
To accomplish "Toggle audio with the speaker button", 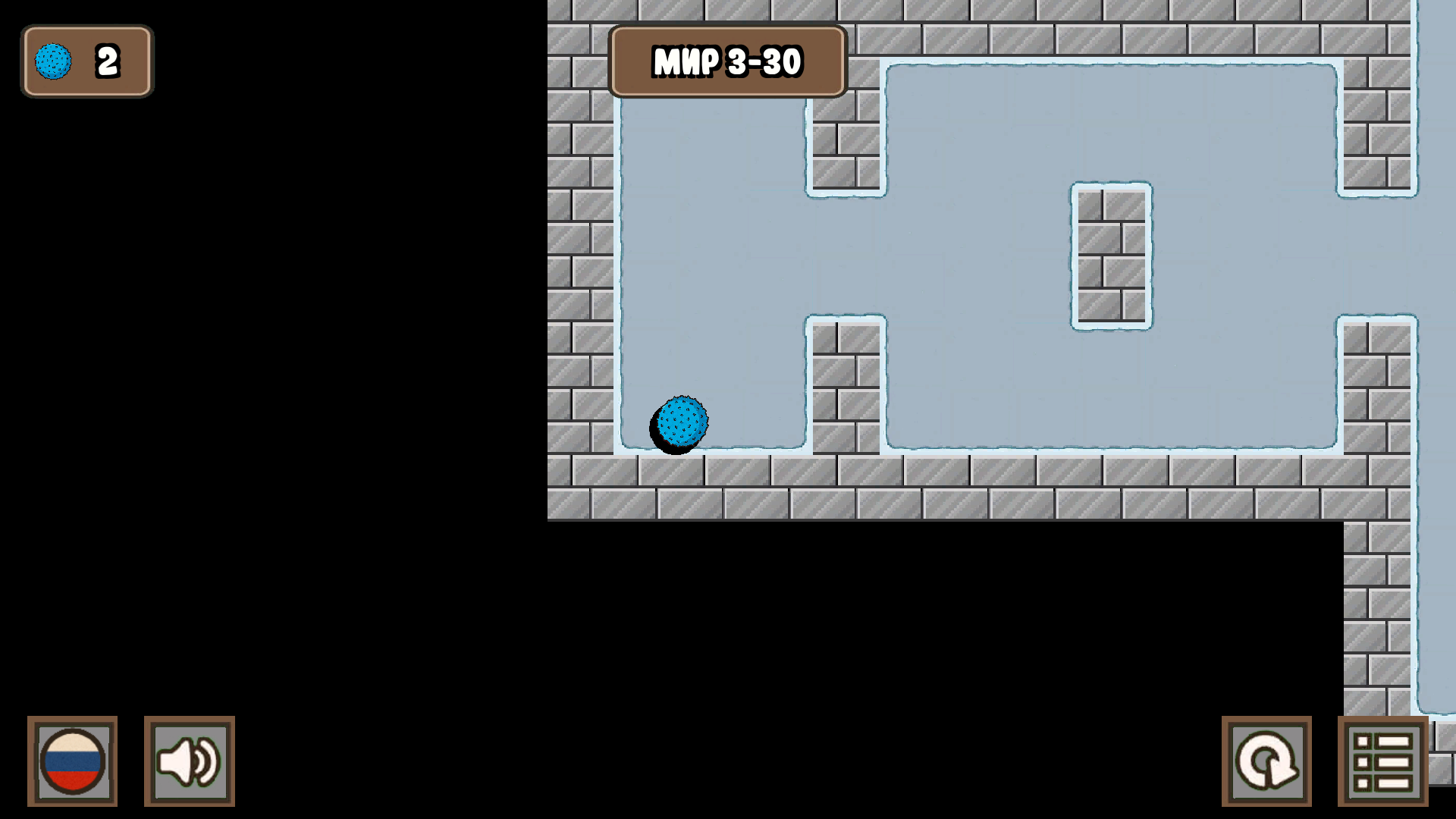I will [189, 763].
